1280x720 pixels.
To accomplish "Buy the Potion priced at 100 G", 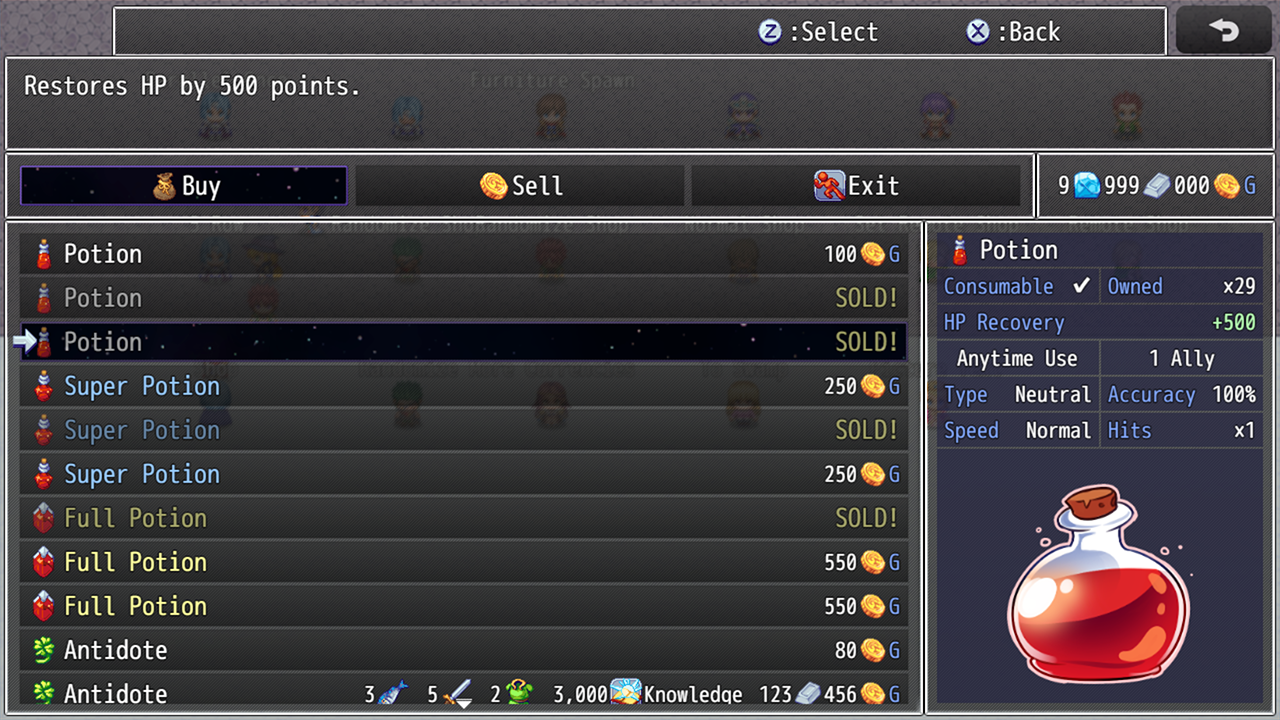I will pos(464,254).
